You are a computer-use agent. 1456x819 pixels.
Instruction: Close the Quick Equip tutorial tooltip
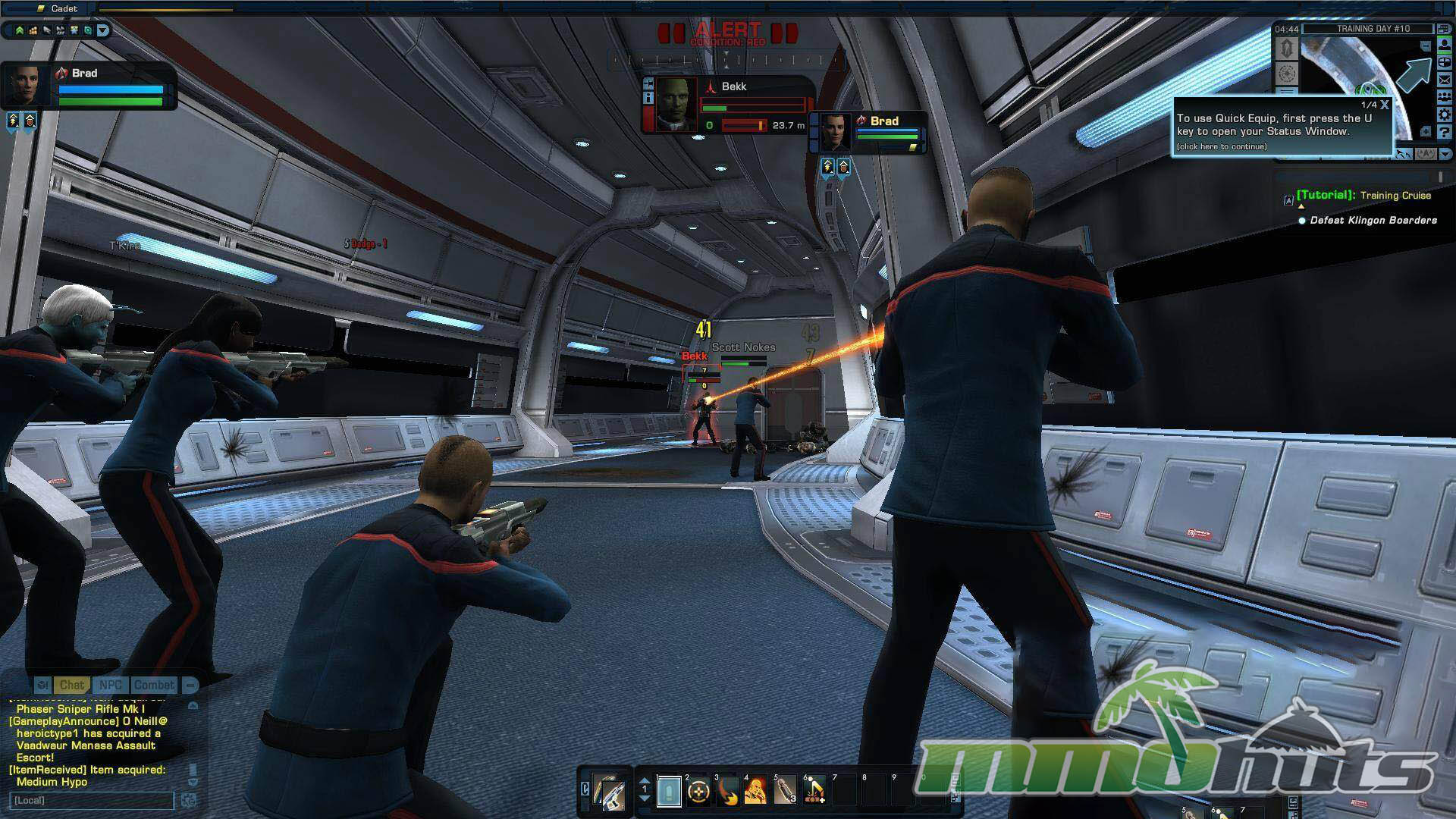click(x=1385, y=105)
